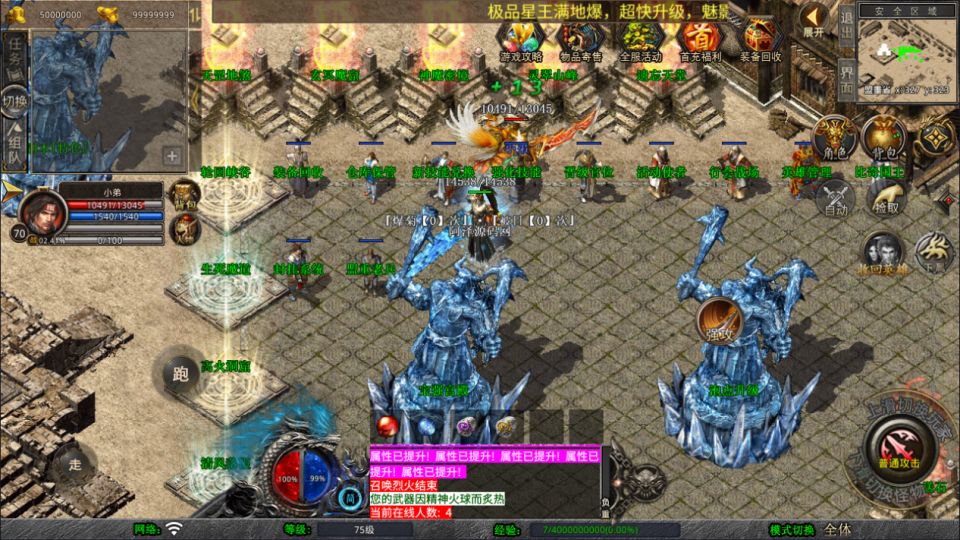Open the 角色 character sheet
The image size is (960, 540).
(x=832, y=137)
